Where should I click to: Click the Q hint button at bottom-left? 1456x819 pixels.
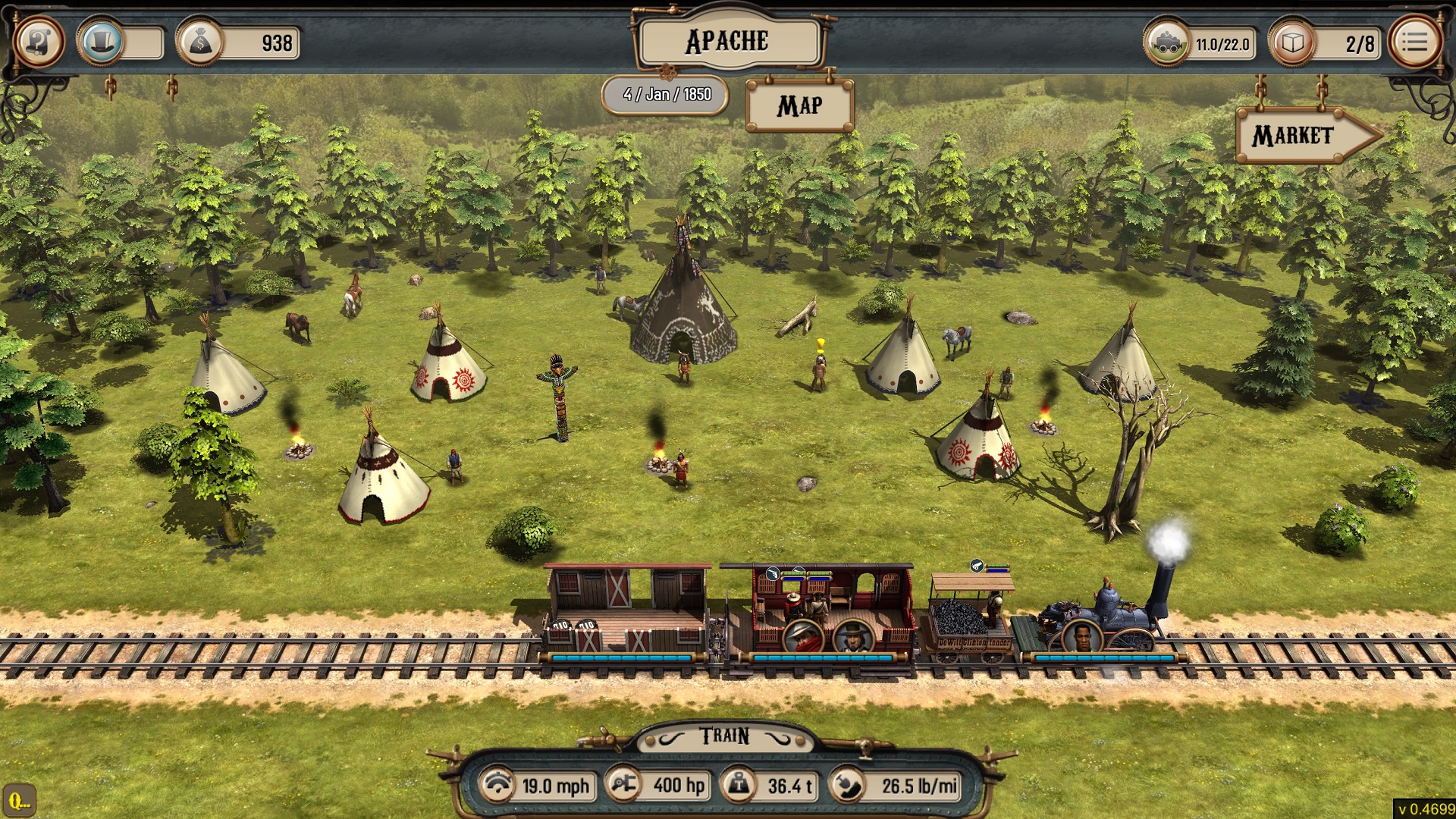click(x=21, y=799)
